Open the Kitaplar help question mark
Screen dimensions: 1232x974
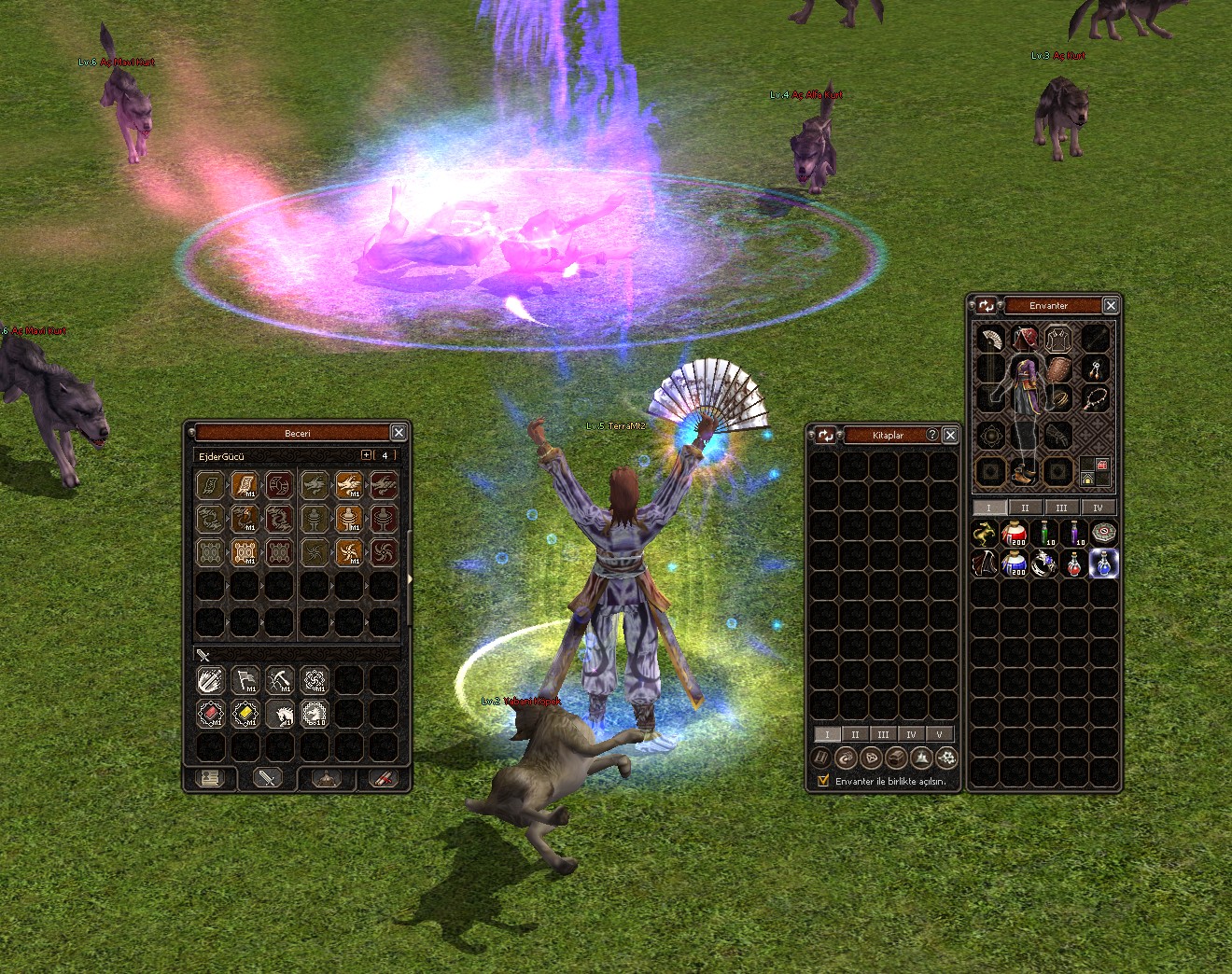point(931,436)
